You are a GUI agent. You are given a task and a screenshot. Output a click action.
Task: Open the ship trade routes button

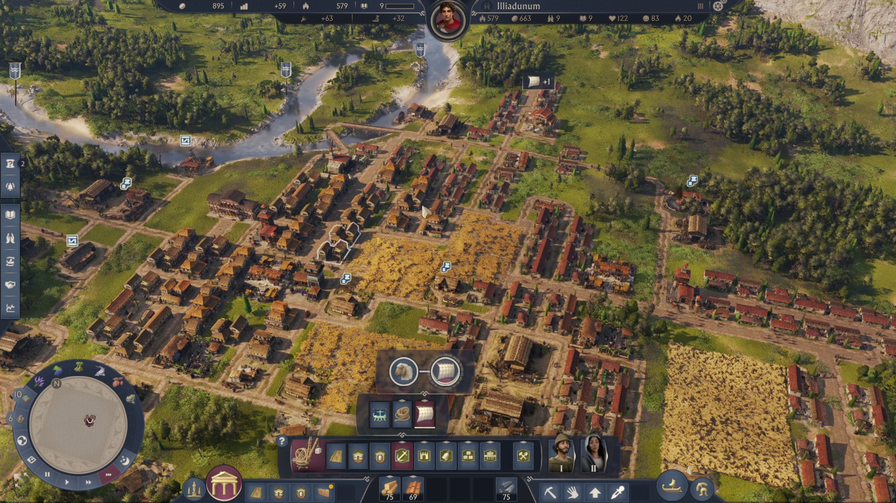point(672,484)
